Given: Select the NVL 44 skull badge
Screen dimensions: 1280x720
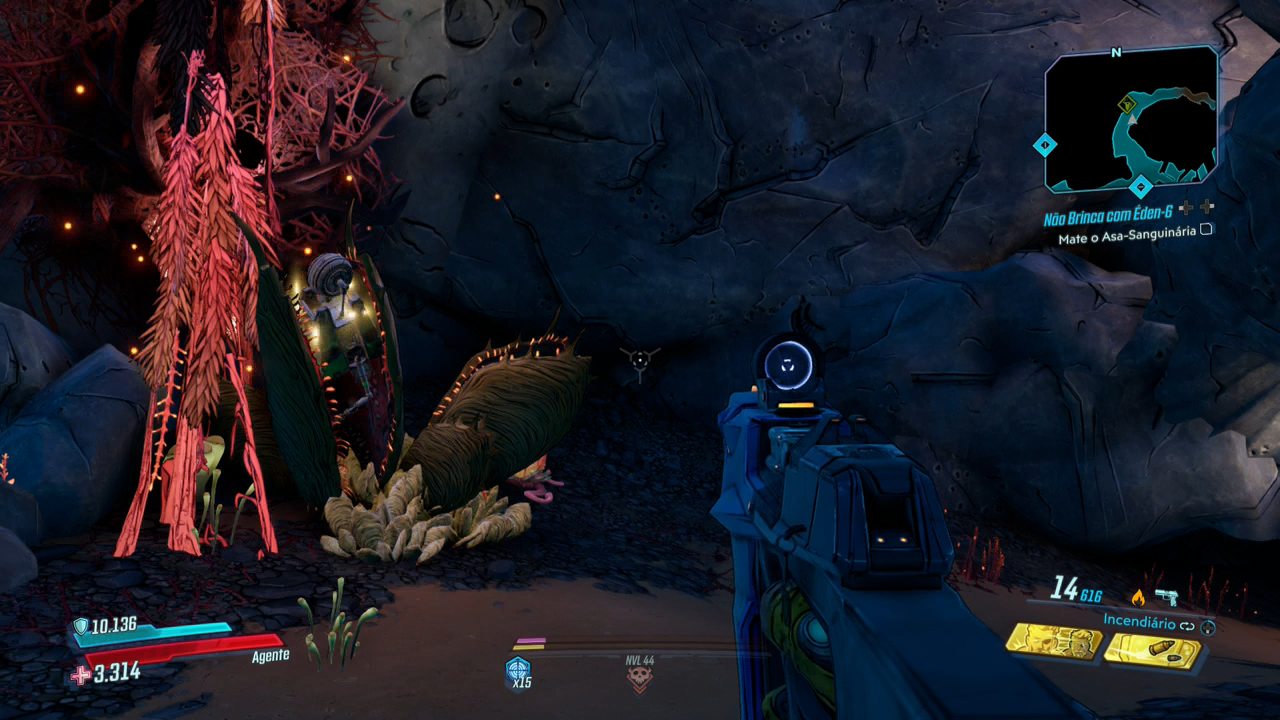Looking at the screenshot, I should (639, 677).
